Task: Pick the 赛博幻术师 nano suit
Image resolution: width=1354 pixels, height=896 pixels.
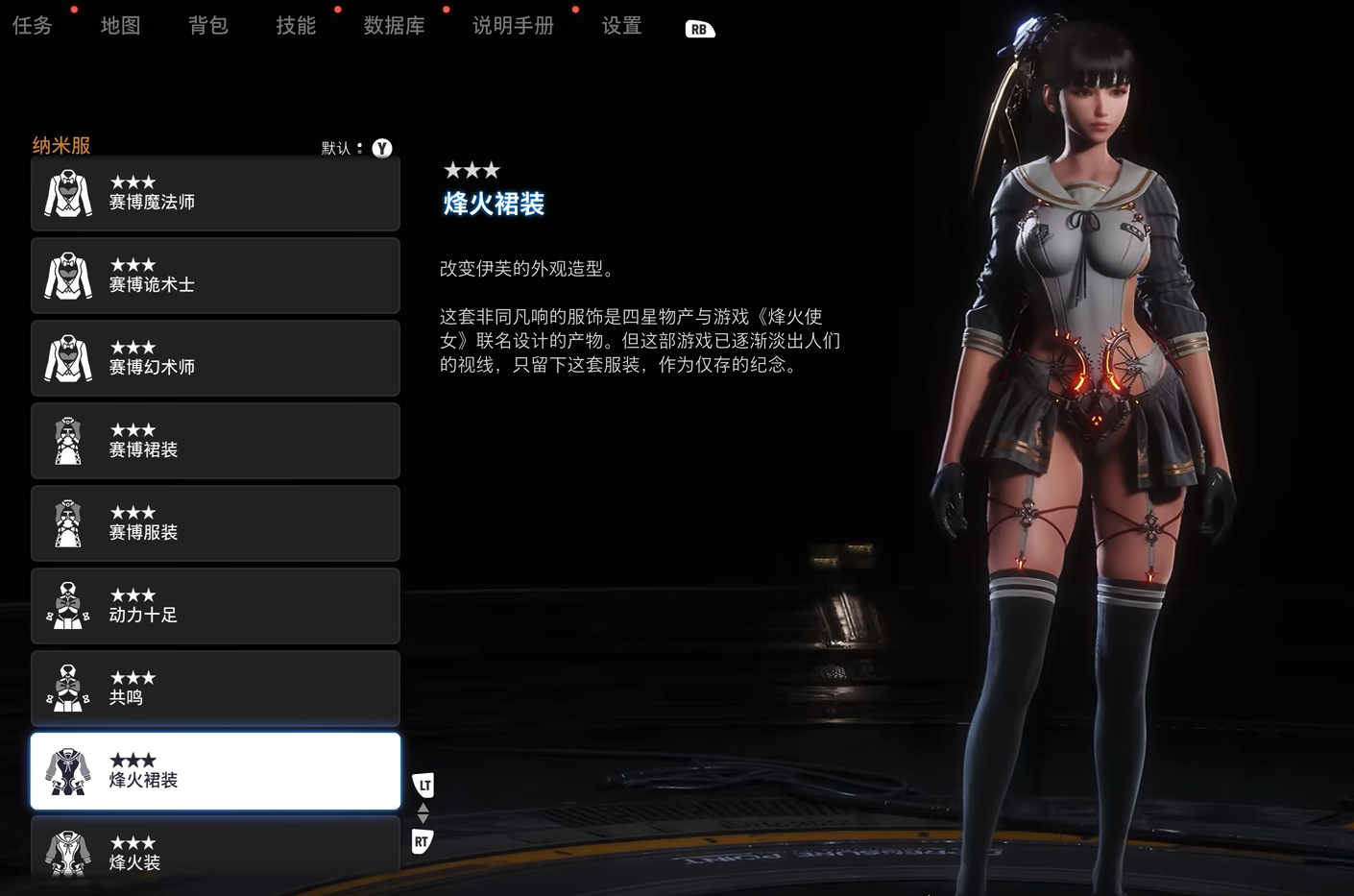Action: tap(215, 359)
